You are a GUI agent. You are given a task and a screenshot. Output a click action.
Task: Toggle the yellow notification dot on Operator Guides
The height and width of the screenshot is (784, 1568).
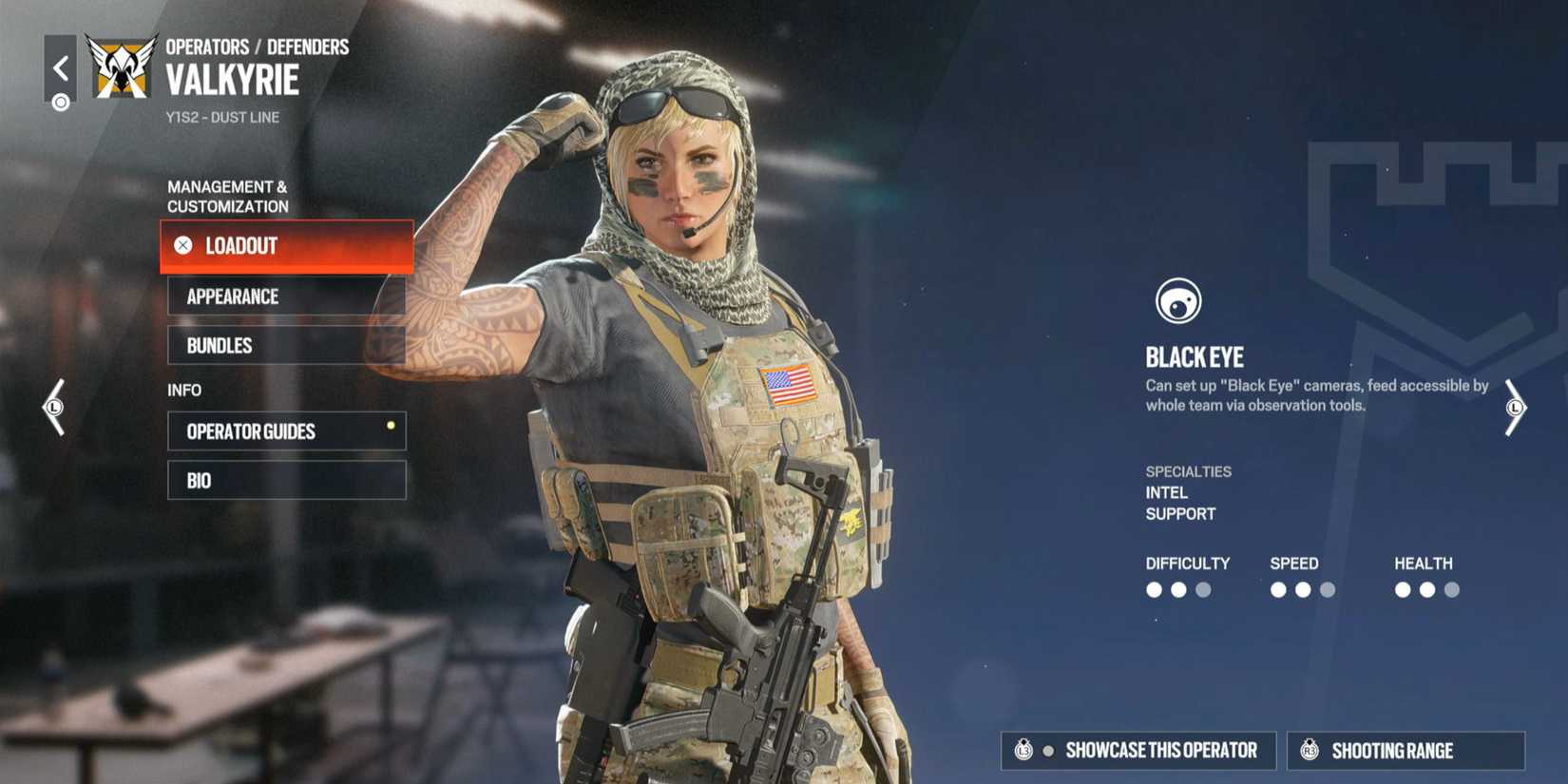point(390,427)
